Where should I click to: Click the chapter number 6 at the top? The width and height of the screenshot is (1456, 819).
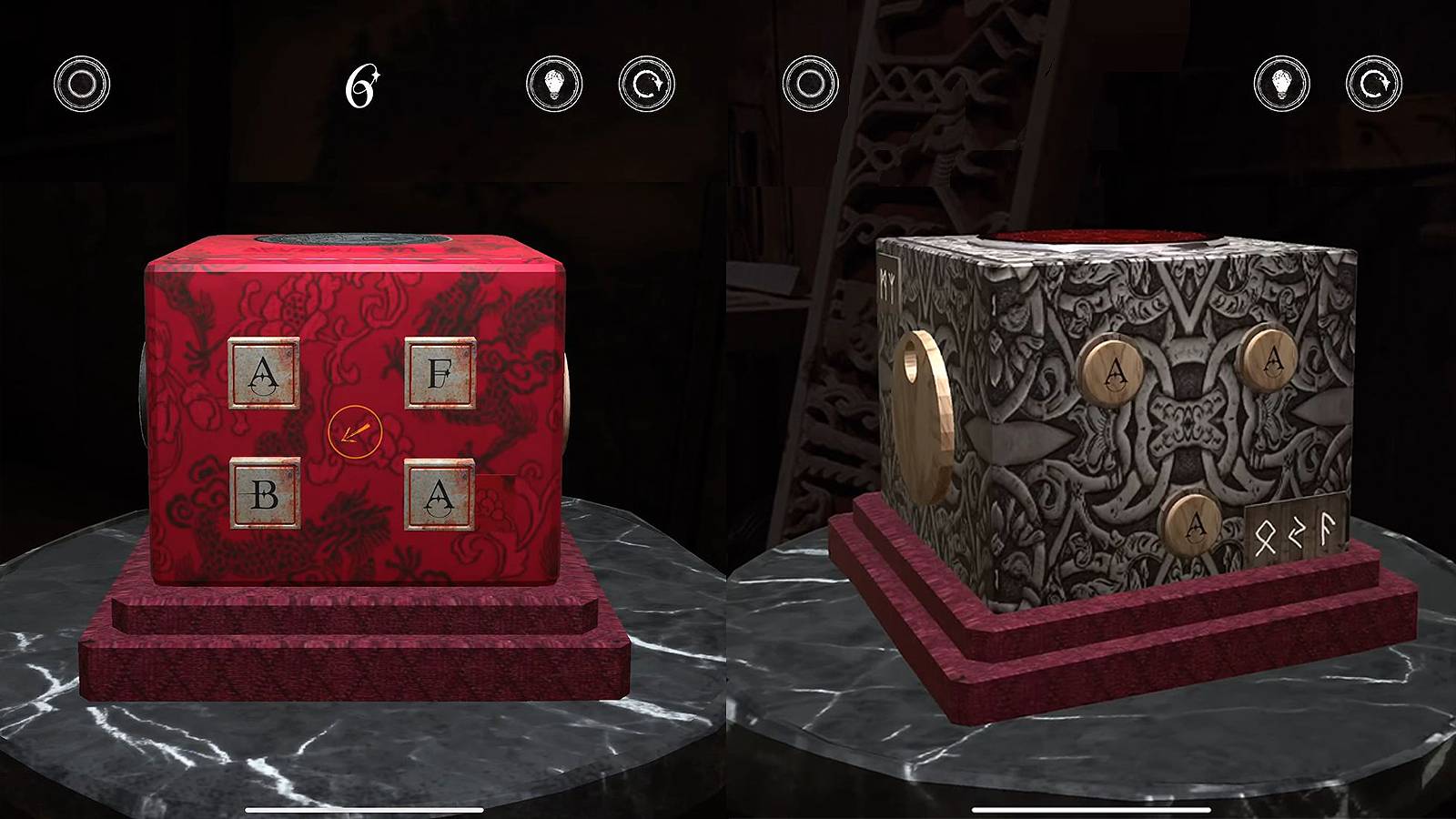click(361, 86)
